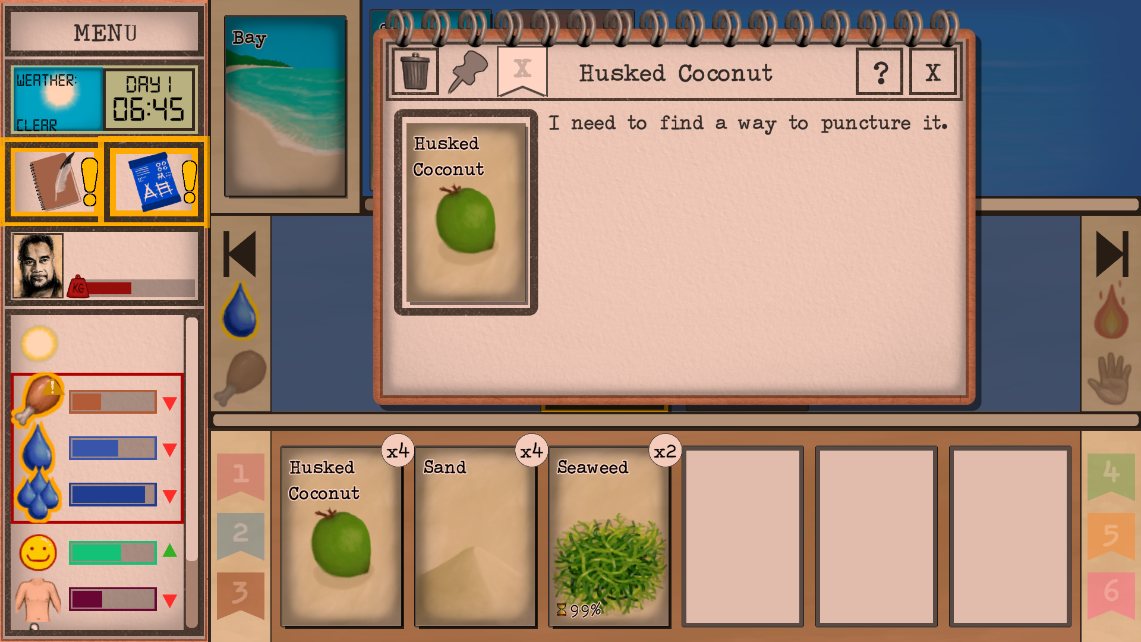Open the journal notebook with quill icon
Screen dimensions: 1141x642
[x=52, y=181]
